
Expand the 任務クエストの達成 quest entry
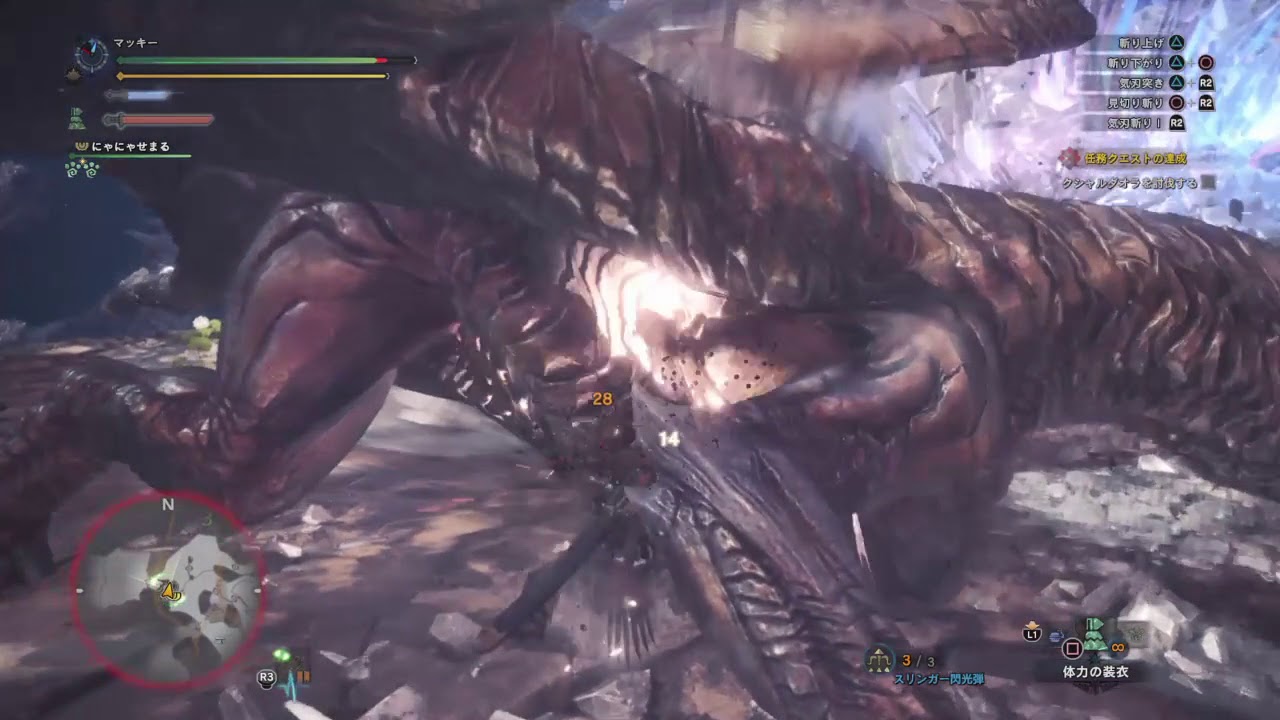1135,157
